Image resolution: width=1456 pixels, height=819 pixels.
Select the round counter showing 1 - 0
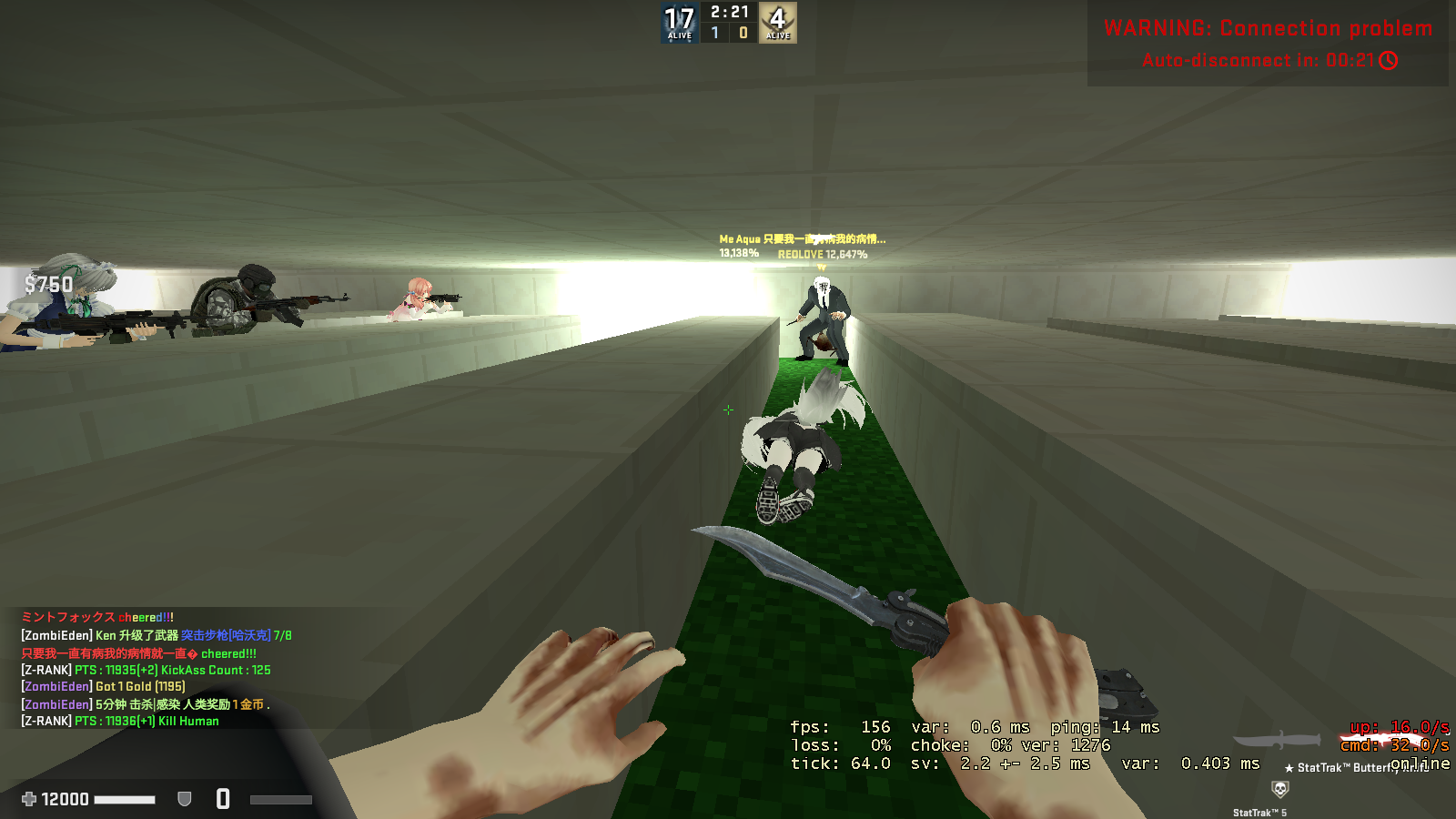[728, 30]
